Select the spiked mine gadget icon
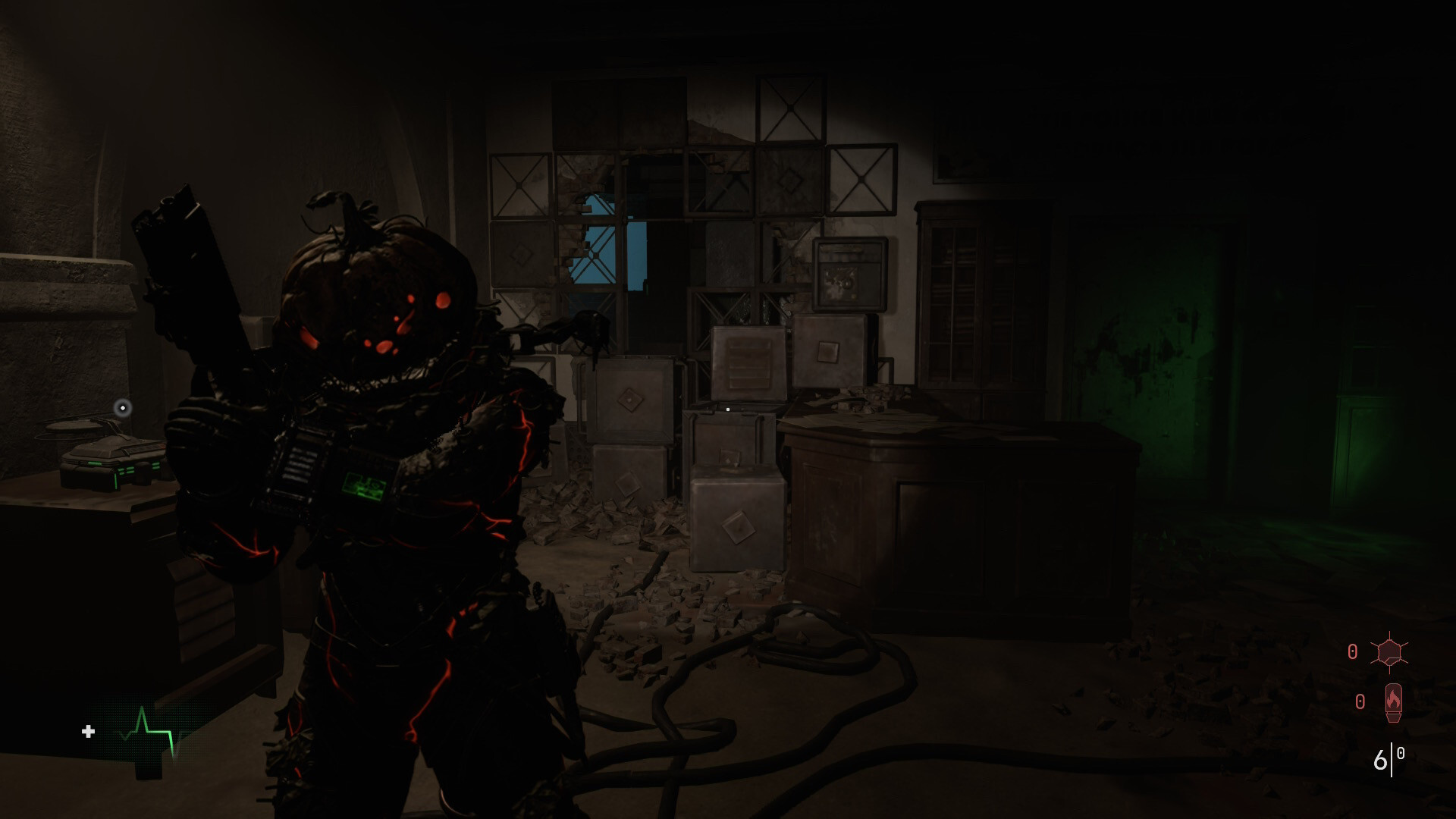 pos(1389,652)
